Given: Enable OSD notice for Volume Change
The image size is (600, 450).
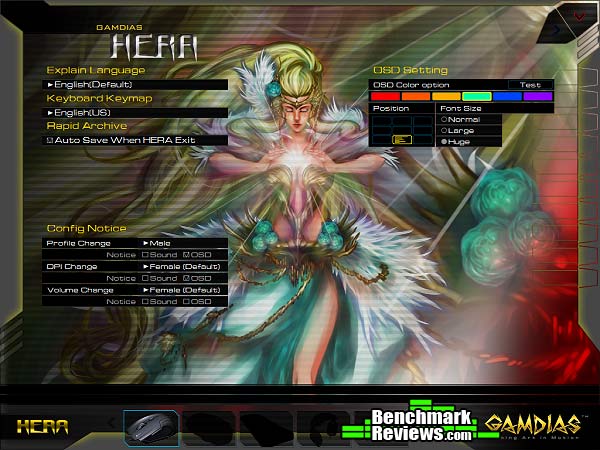Looking at the screenshot, I should coord(187,301).
